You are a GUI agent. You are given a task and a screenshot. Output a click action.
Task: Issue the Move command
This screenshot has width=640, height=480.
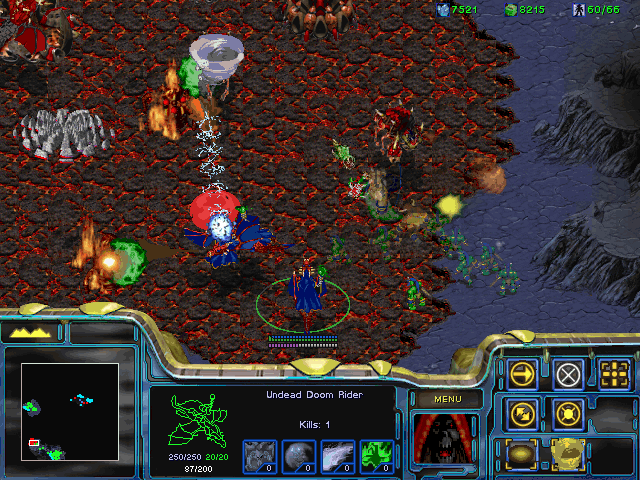pyautogui.click(x=522, y=374)
